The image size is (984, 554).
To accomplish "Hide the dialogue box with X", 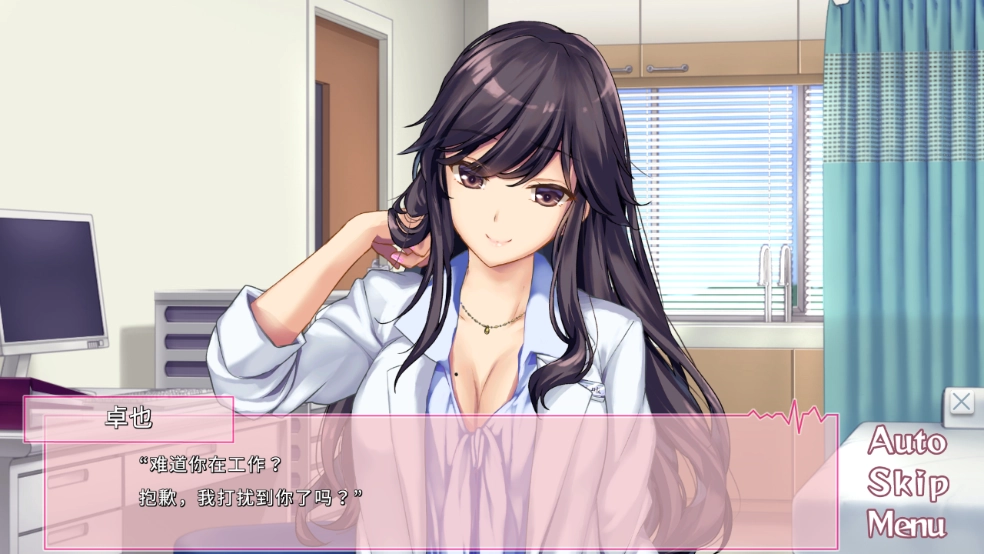I will 961,402.
